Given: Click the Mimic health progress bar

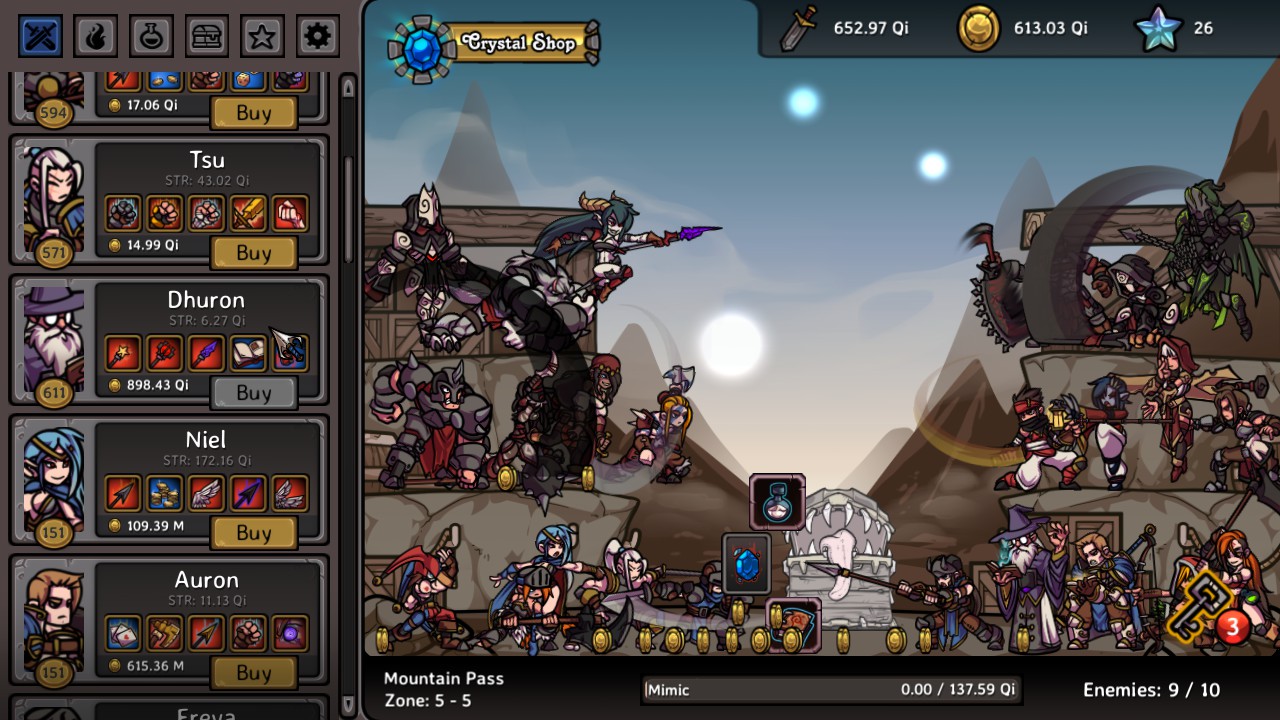Looking at the screenshot, I should click(x=830, y=690).
